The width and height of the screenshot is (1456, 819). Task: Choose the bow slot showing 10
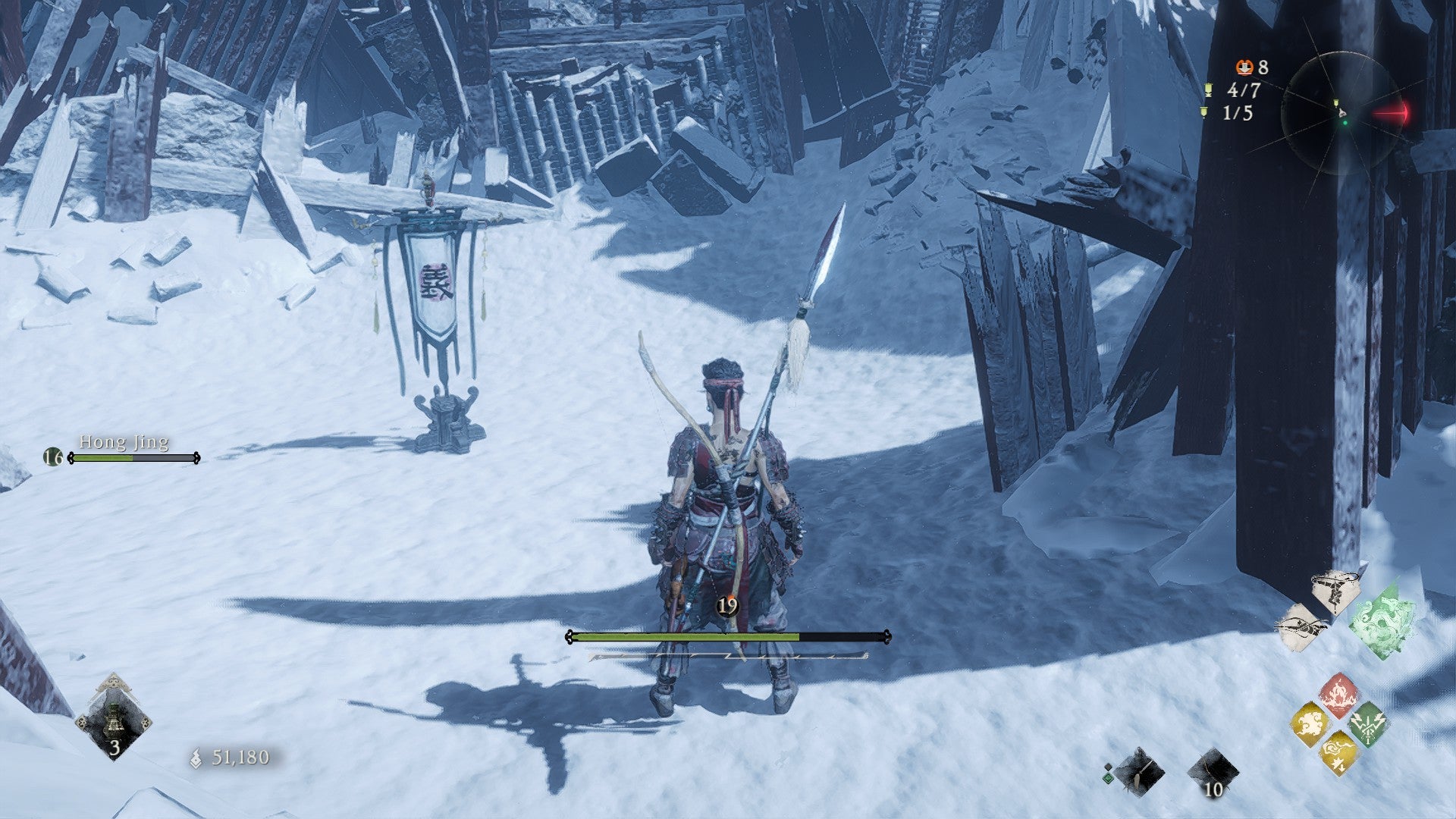coord(1212,773)
